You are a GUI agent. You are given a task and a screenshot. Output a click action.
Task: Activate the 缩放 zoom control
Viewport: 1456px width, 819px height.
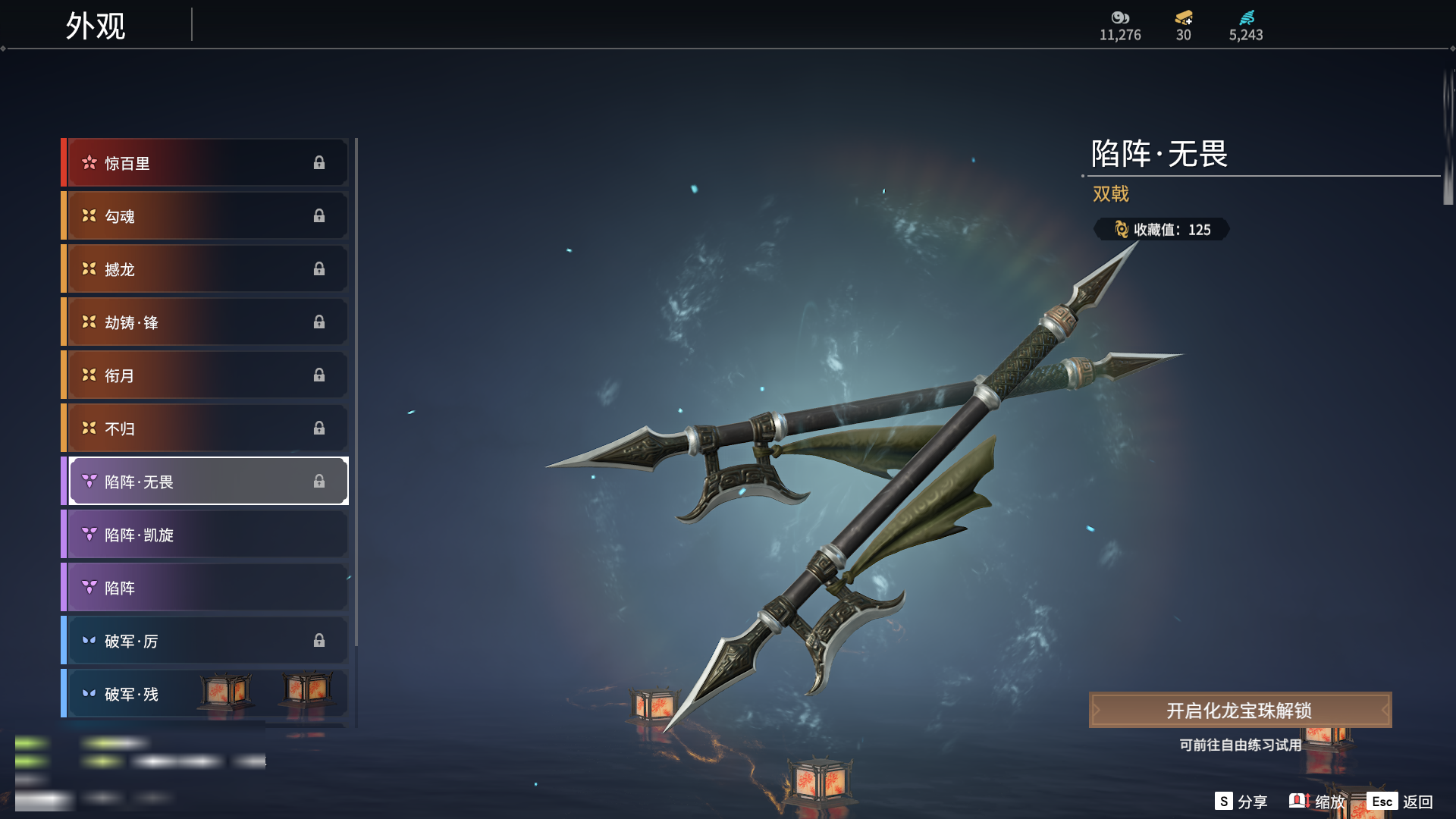pyautogui.click(x=1318, y=802)
